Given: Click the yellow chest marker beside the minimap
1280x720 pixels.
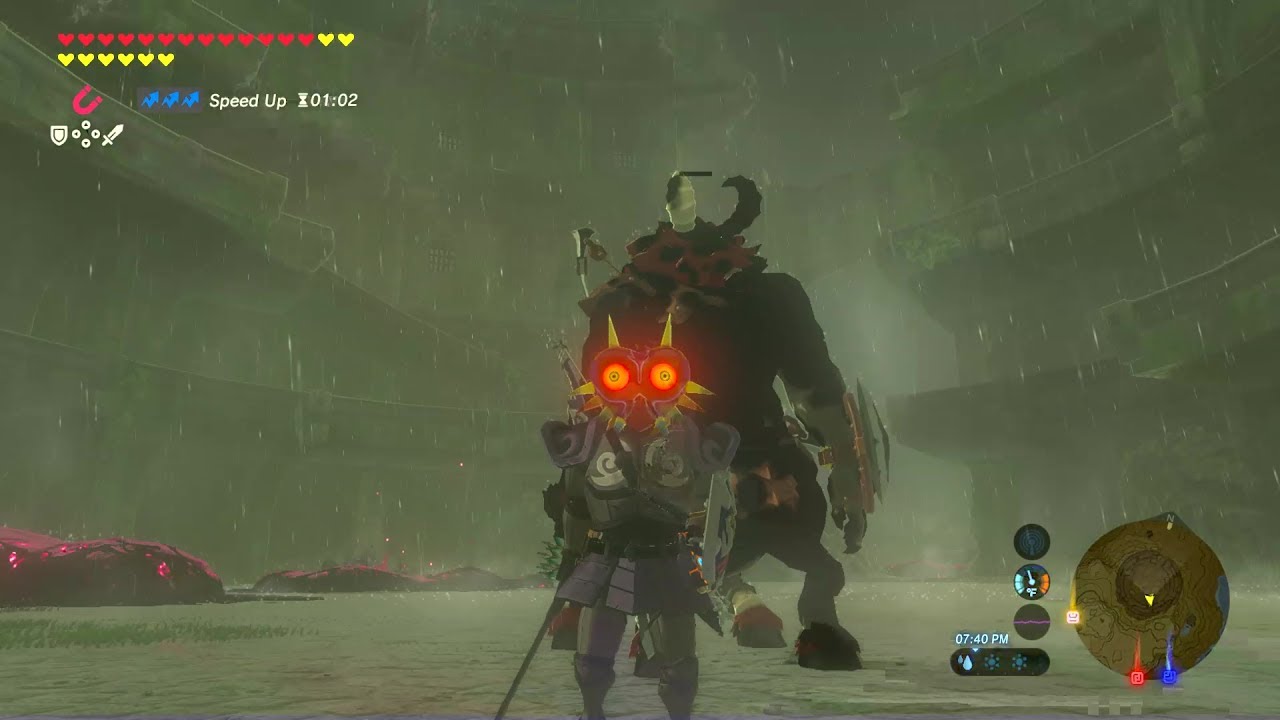Looking at the screenshot, I should [x=1072, y=618].
